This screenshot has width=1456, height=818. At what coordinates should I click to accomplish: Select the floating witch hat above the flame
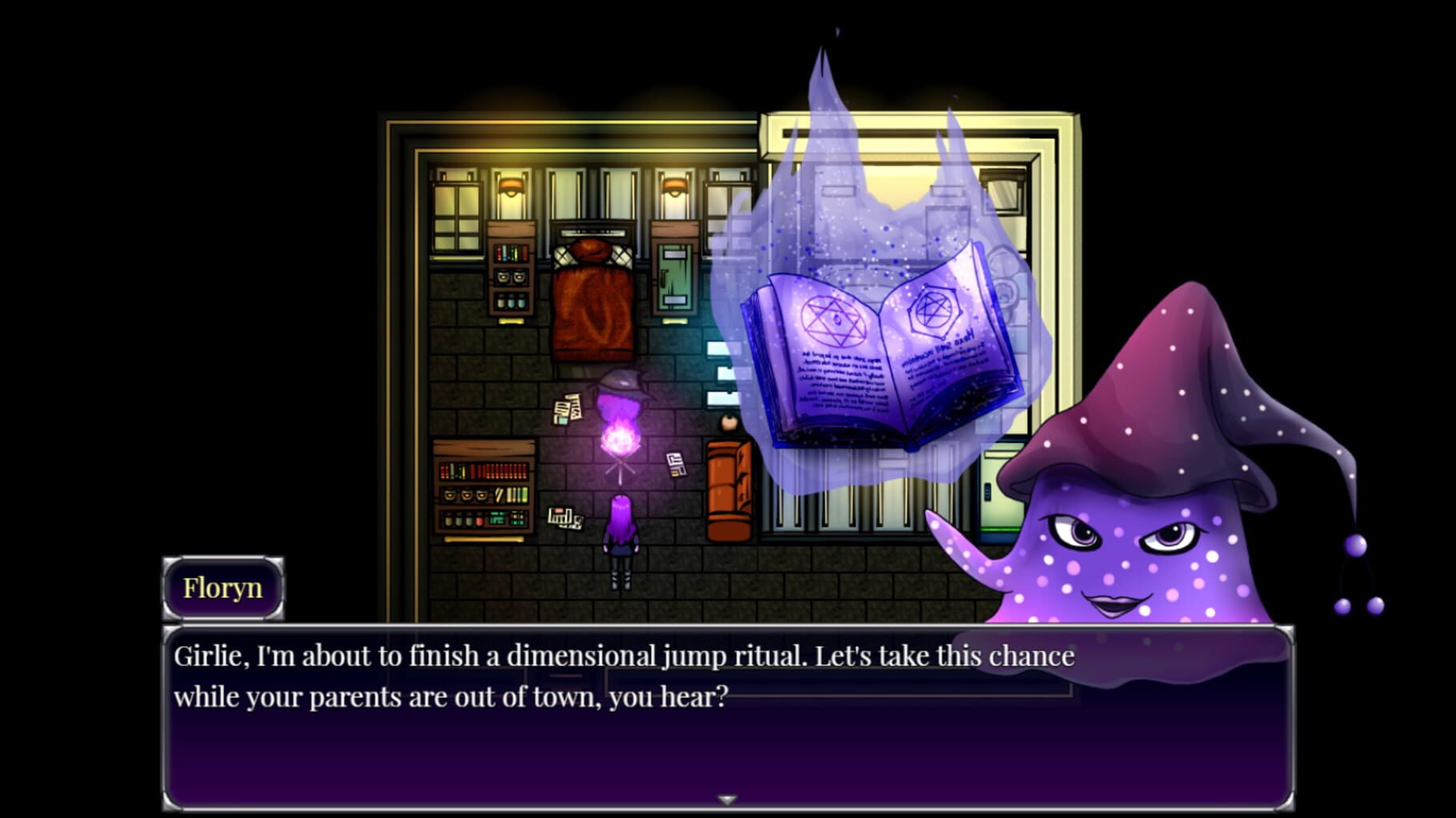(622, 384)
